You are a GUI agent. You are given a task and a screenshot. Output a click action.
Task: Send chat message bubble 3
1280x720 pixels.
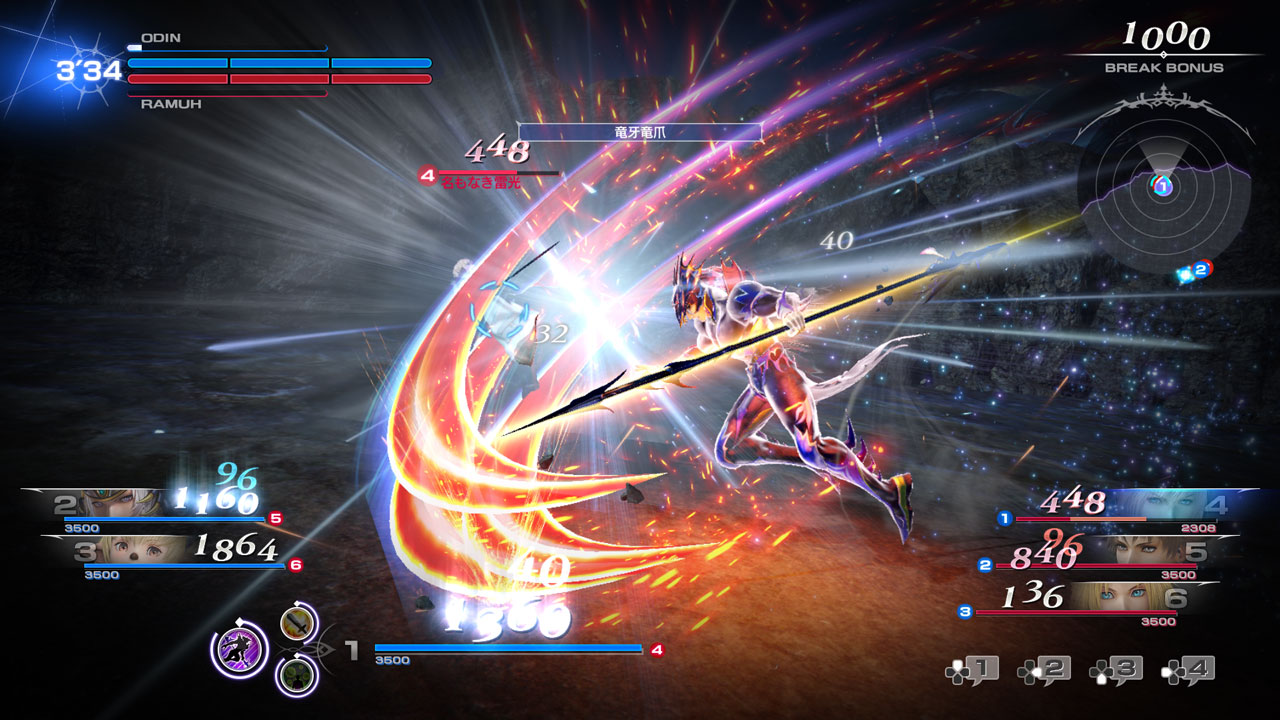click(1116, 669)
